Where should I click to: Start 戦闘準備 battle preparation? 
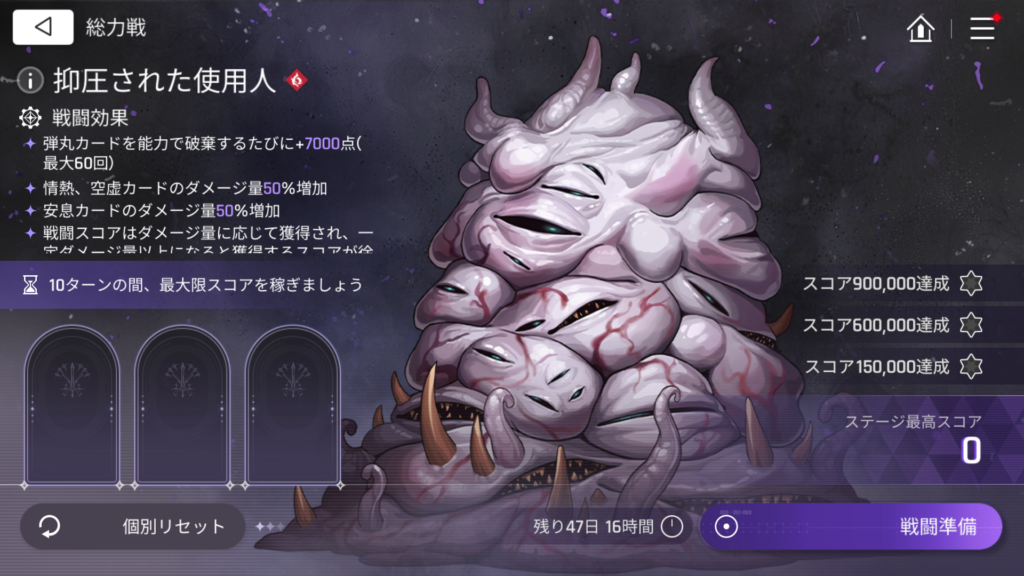pyautogui.click(x=850, y=526)
